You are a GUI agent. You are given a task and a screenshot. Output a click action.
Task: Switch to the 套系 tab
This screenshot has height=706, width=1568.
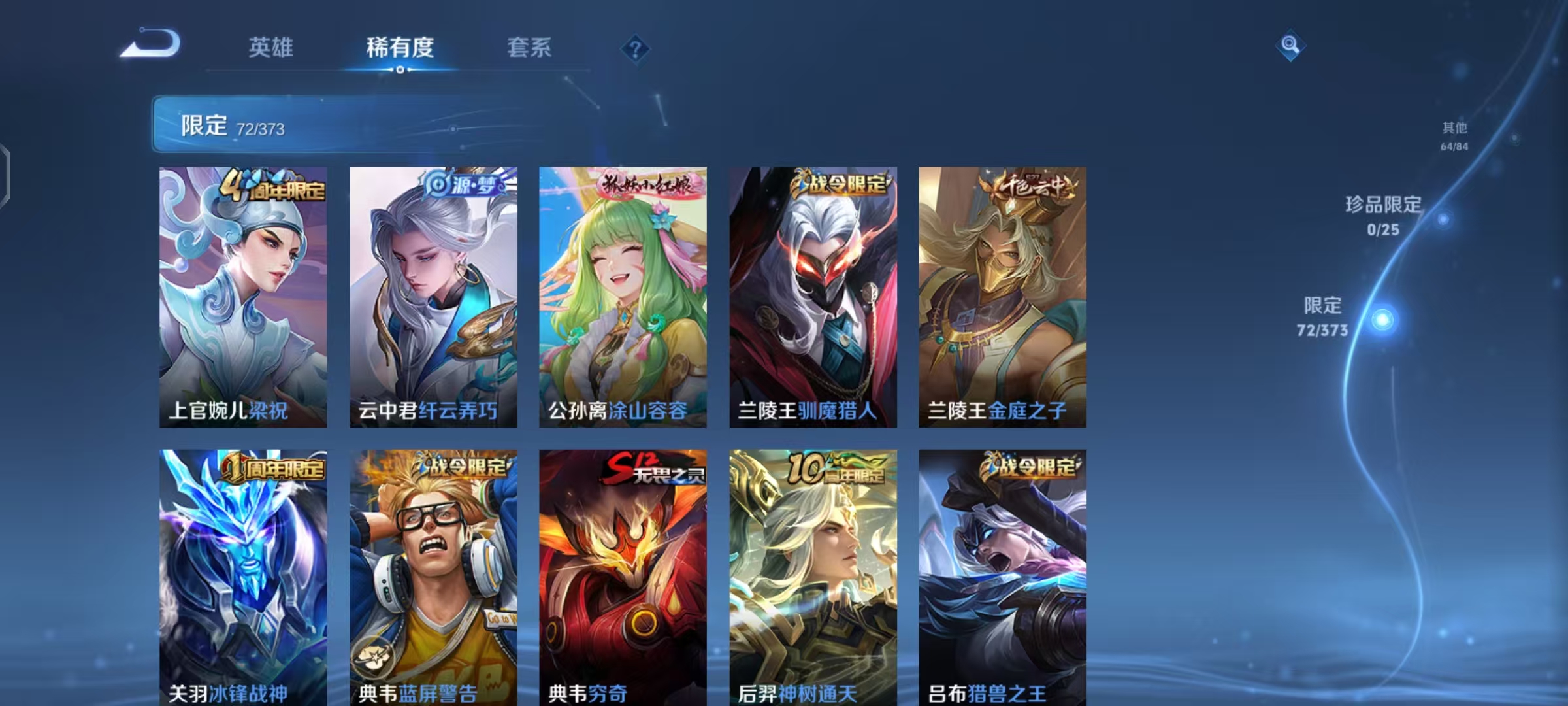(x=529, y=47)
